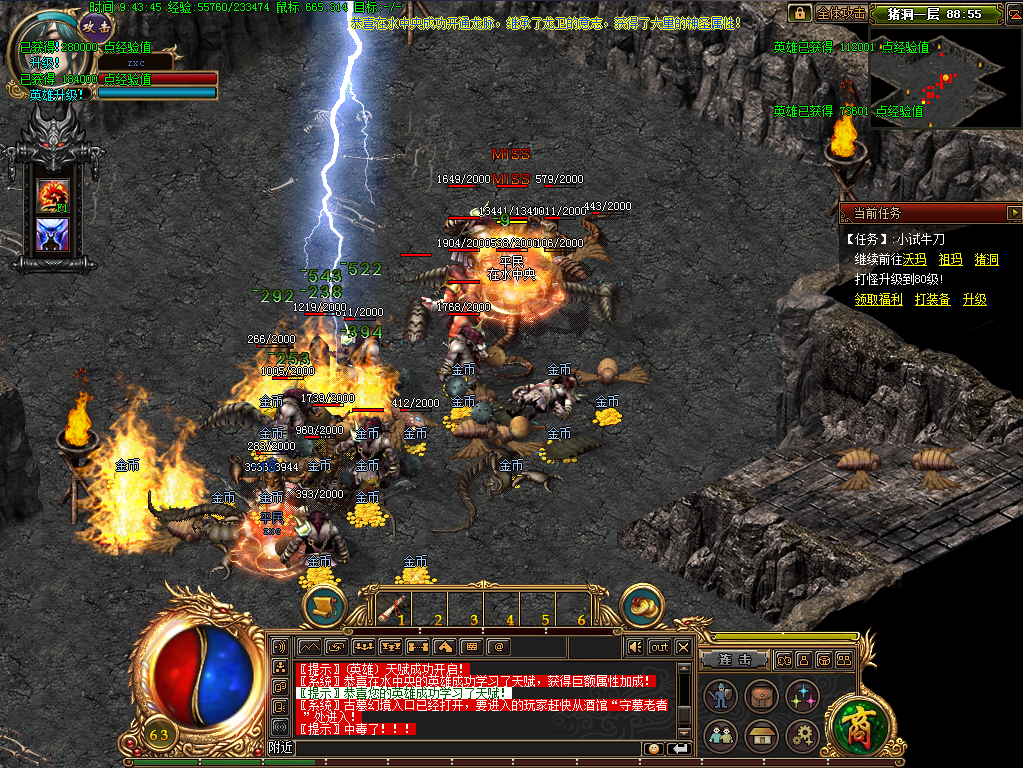This screenshot has height=768, width=1023.
Task: Activate the fire skill marked F1
Action: pyautogui.click(x=53, y=194)
